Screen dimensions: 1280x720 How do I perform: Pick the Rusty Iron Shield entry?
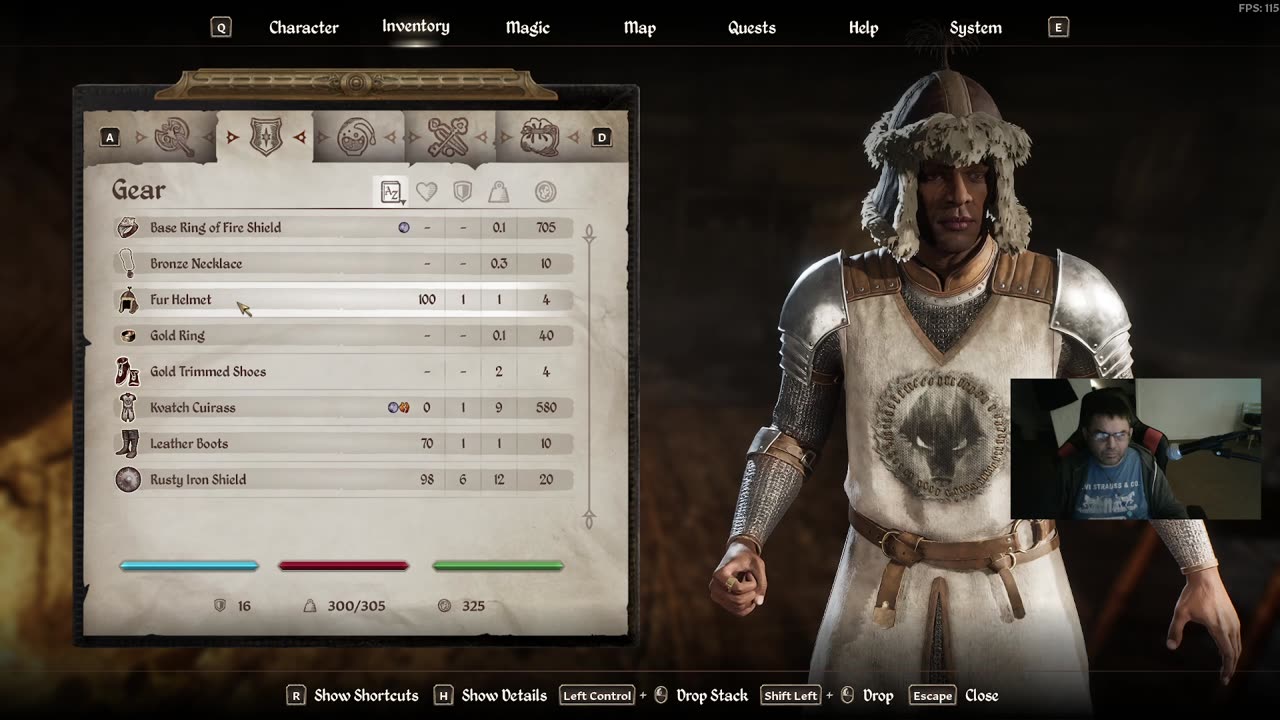198,480
